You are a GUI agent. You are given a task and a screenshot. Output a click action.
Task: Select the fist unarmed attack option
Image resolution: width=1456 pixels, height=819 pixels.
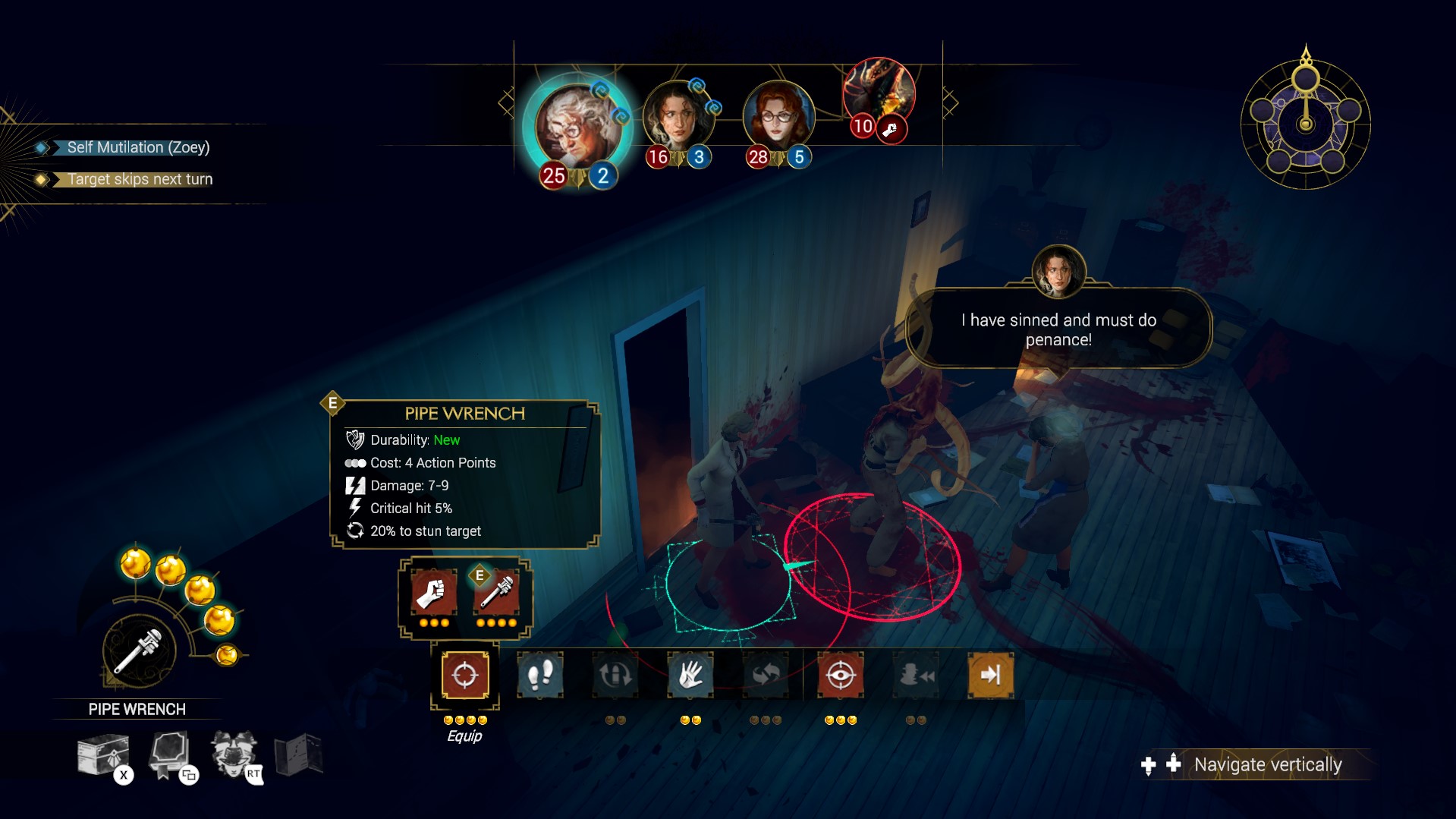[433, 592]
